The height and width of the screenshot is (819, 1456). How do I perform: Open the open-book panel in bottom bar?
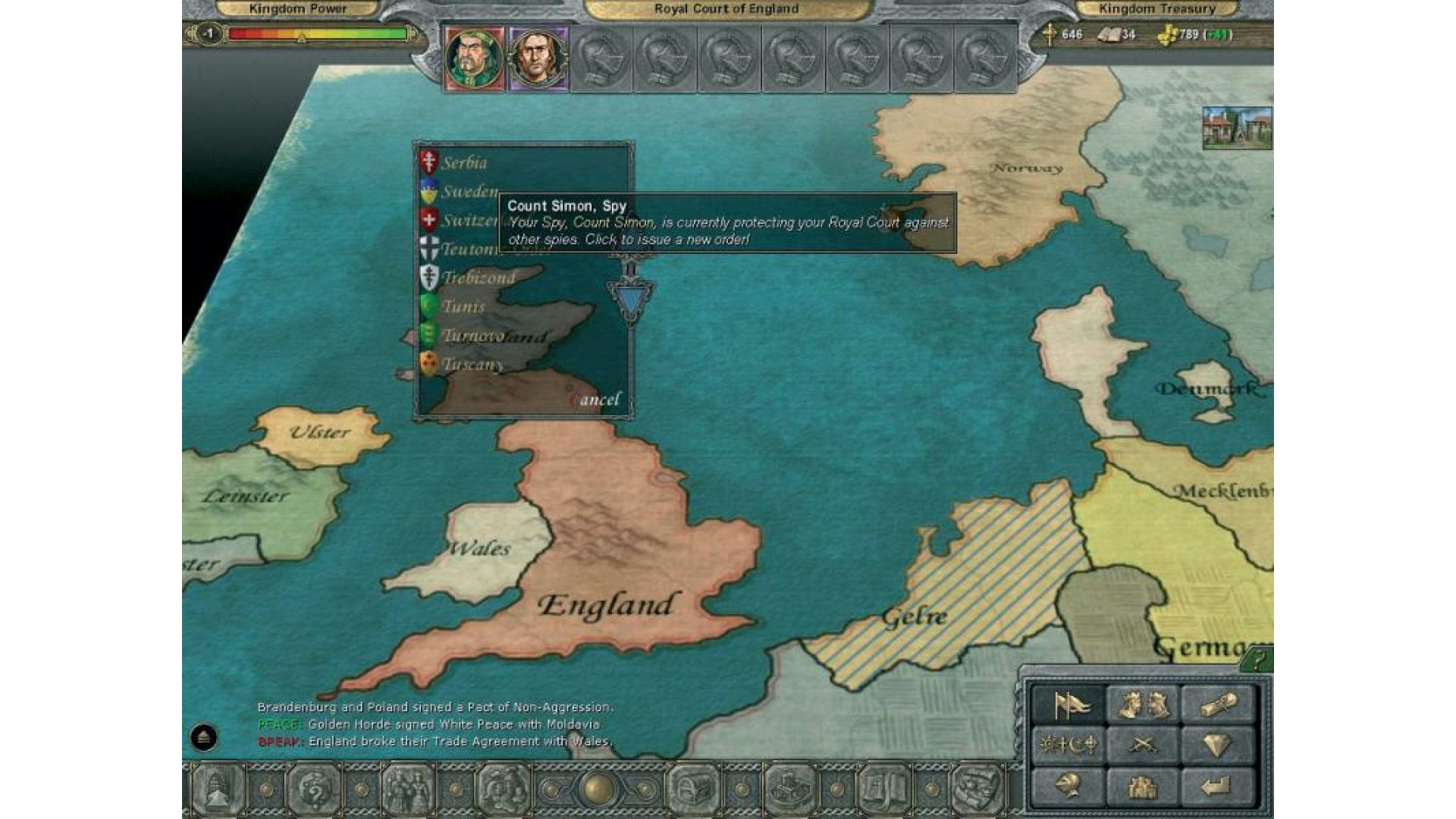pyautogui.click(x=883, y=789)
